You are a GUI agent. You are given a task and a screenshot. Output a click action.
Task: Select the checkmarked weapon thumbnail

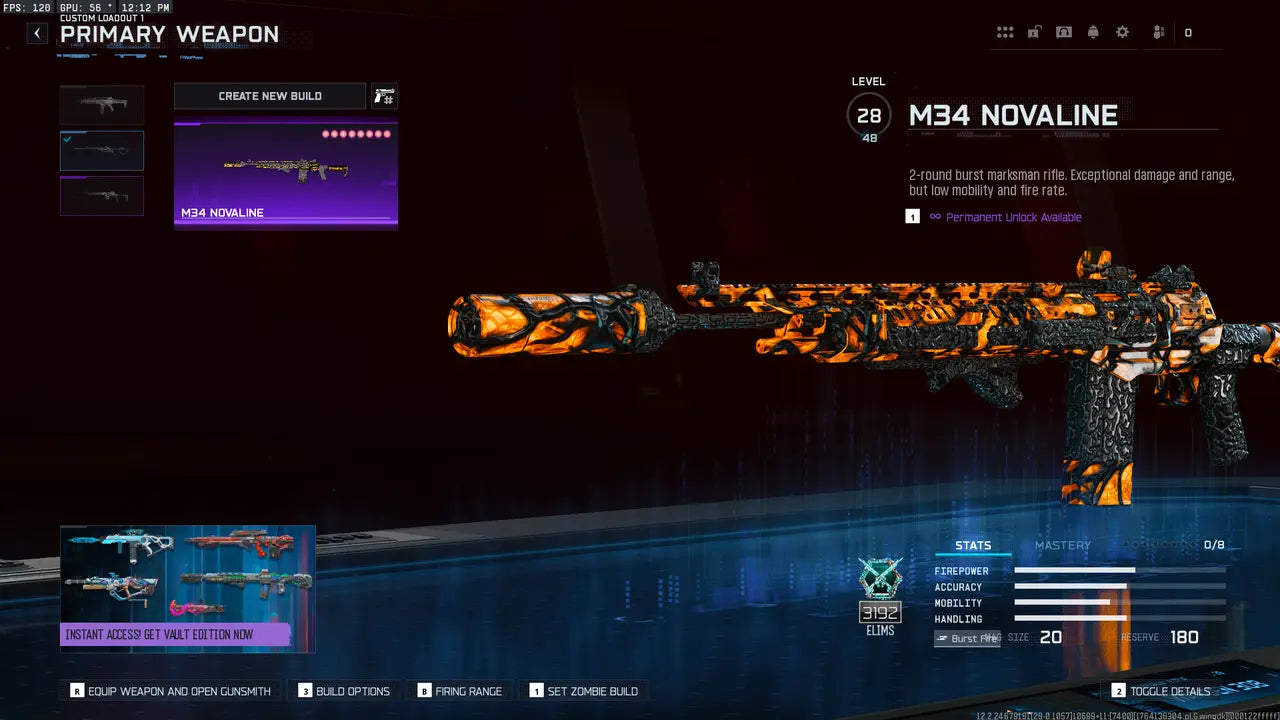coord(102,151)
